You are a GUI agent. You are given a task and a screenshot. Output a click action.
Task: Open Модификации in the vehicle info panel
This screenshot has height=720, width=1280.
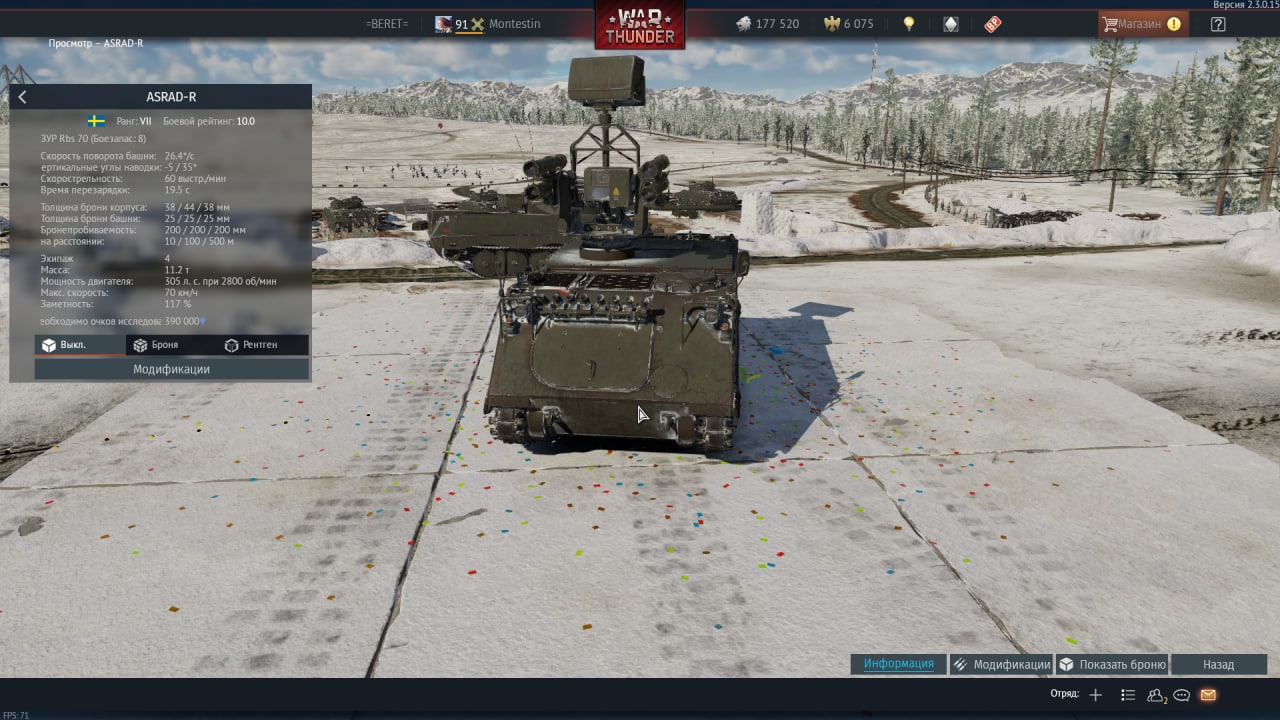[x=172, y=369]
